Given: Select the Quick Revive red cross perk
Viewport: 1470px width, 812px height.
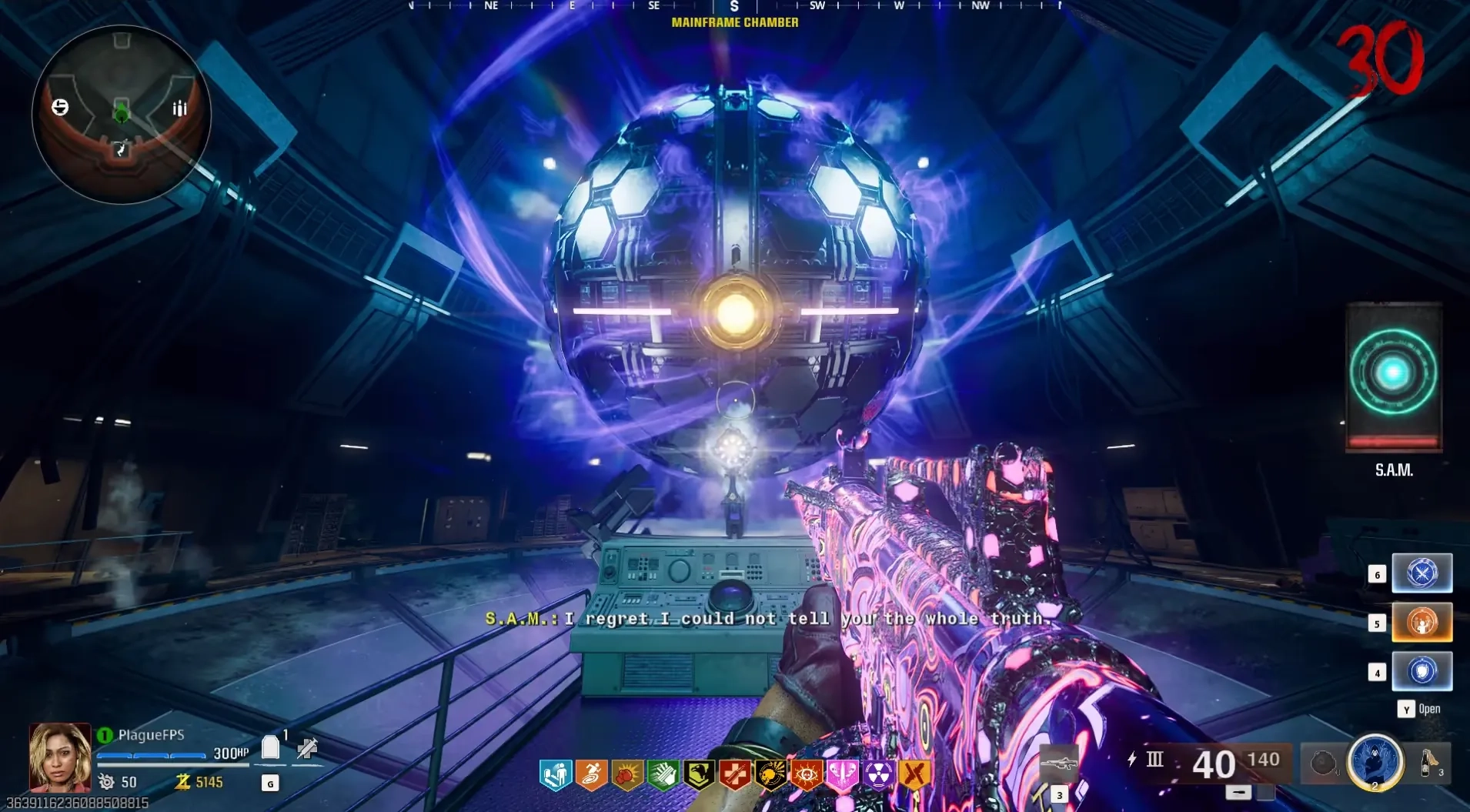Looking at the screenshot, I should pos(734,775).
